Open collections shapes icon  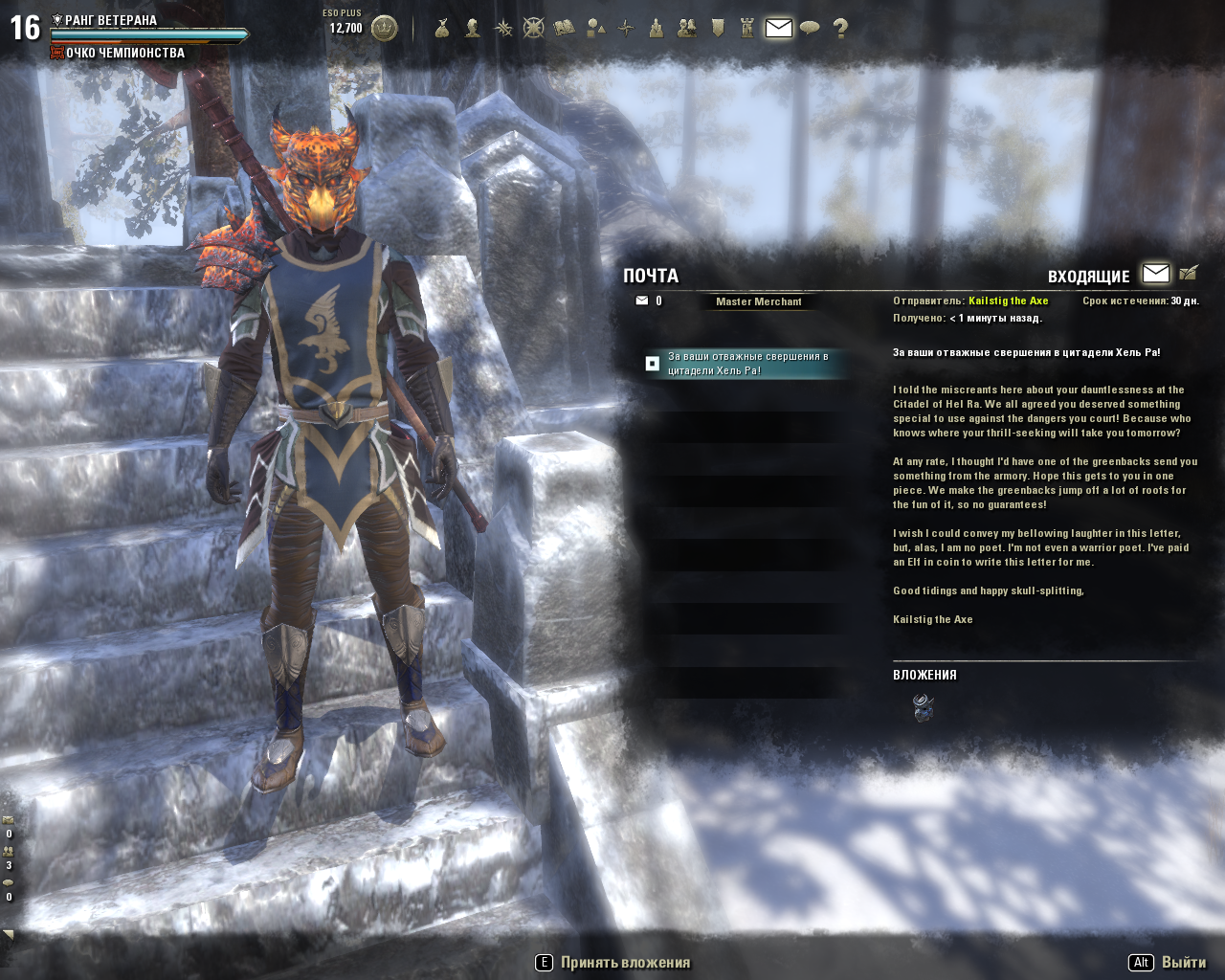pos(595,28)
